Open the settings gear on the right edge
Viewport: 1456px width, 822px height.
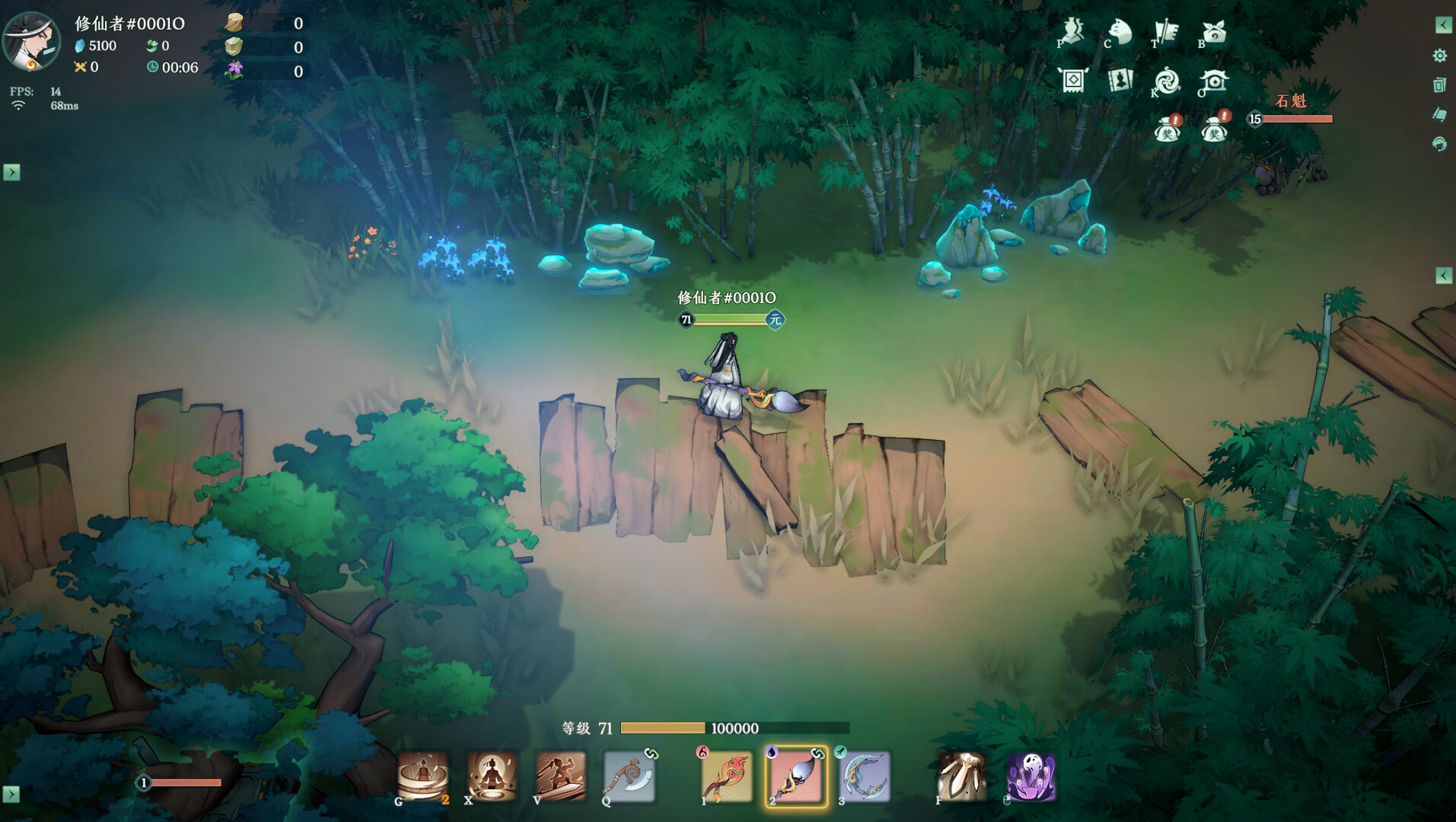coord(1439,56)
